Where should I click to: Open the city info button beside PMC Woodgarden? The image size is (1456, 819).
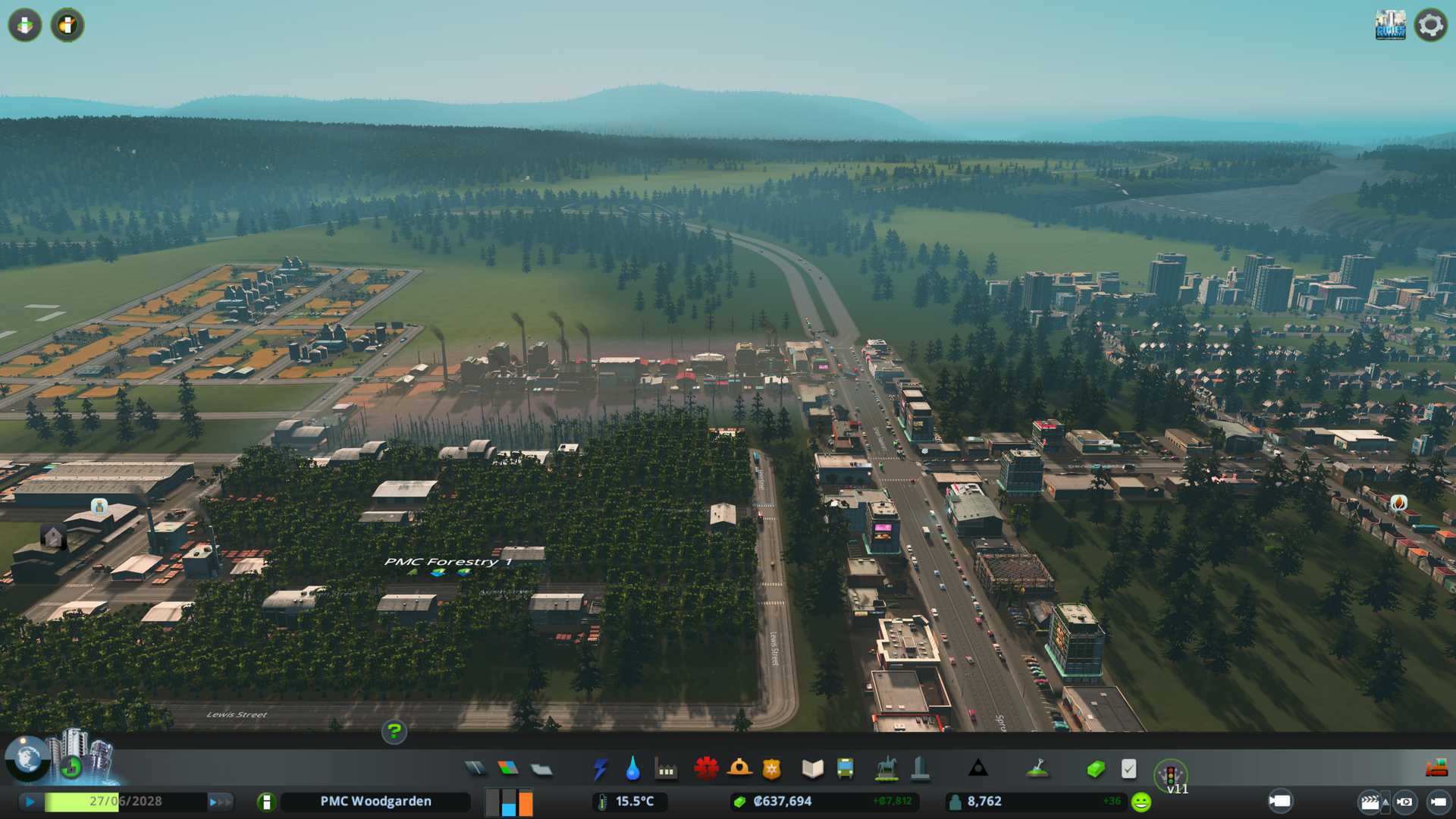click(266, 802)
